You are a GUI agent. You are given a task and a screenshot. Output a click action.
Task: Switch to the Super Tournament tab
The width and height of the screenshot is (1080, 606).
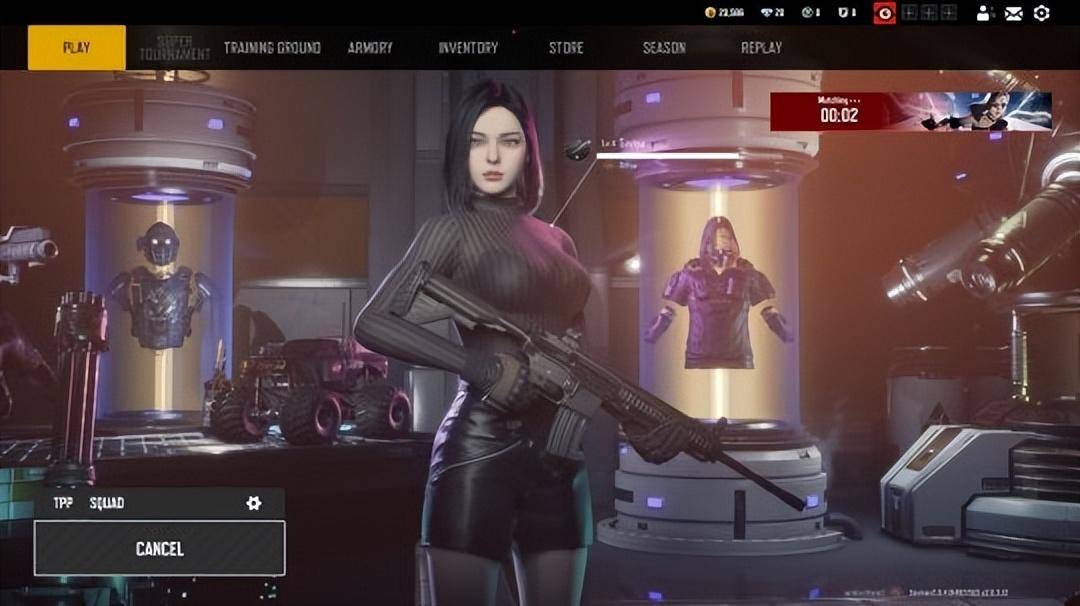point(175,47)
